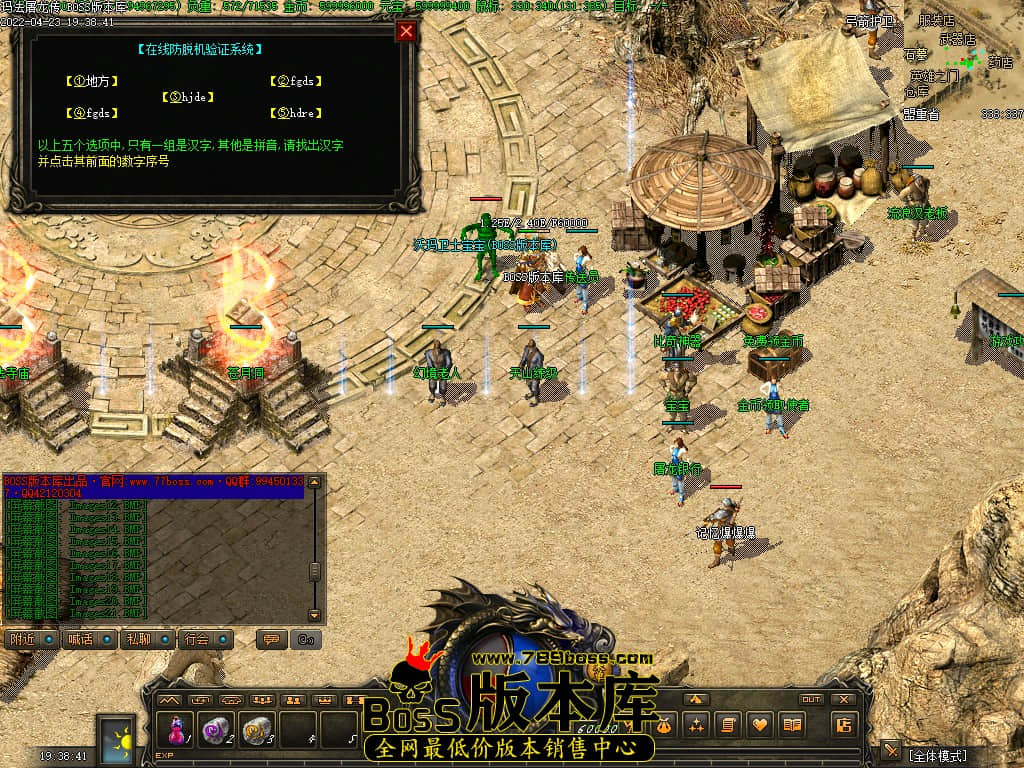Viewport: 1024px width, 768px height.
Task: Use the purple orb in hotbar slot 2
Action: point(216,731)
